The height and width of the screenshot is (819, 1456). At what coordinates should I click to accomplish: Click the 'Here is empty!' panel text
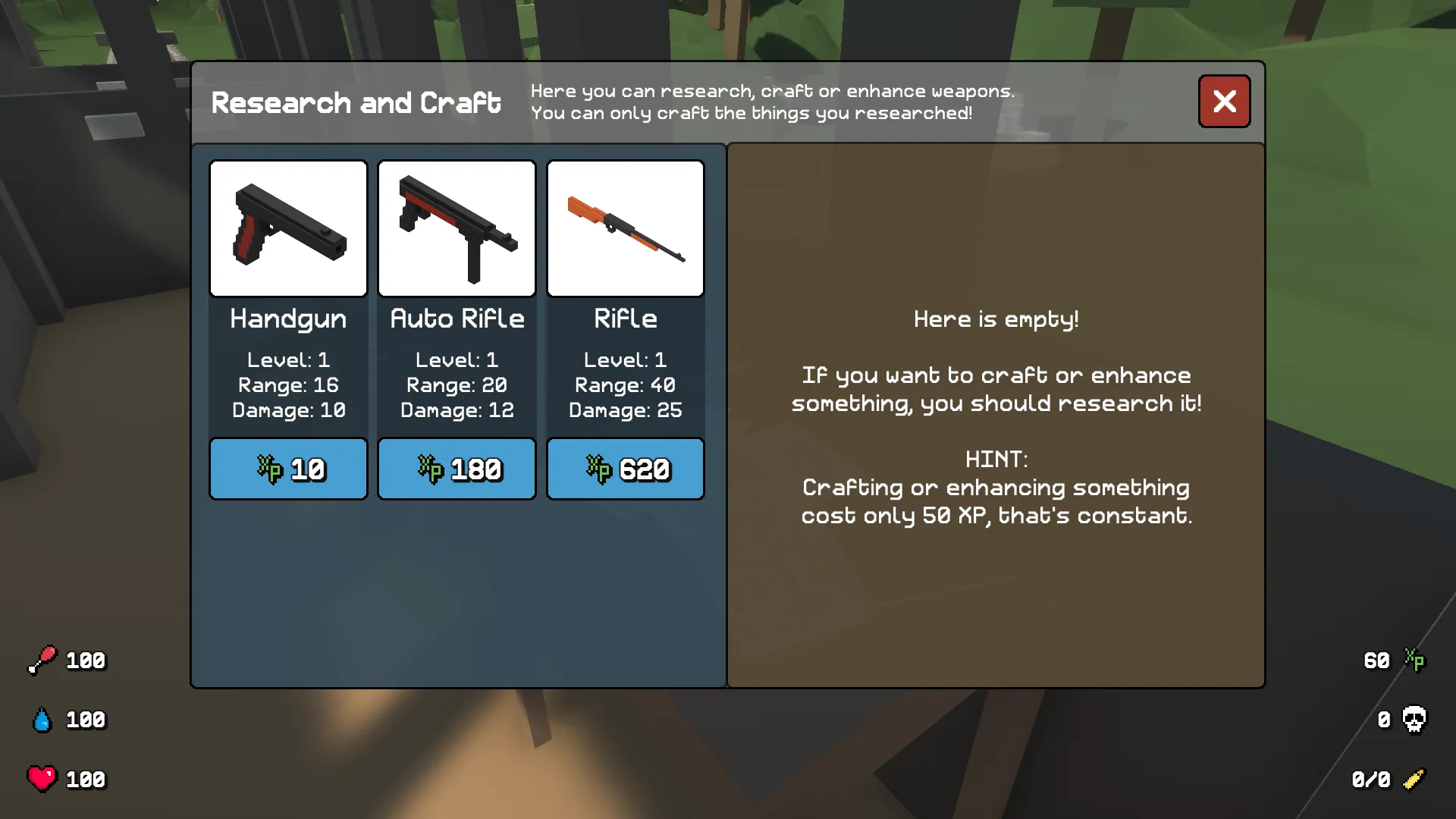[x=996, y=319]
